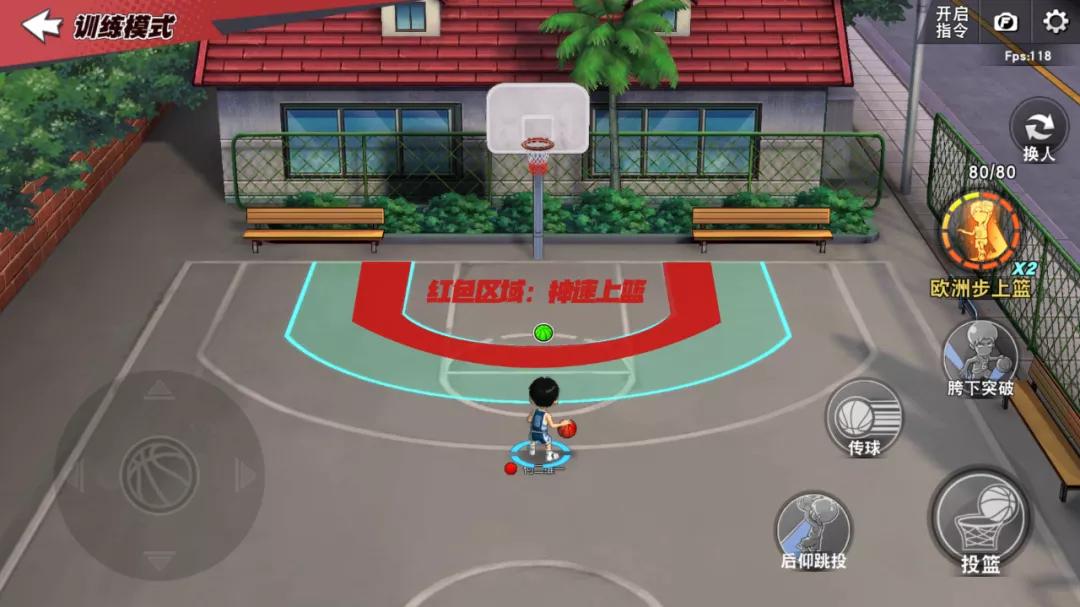The width and height of the screenshot is (1080, 607).
Task: Toggle the 开启指令 command option
Action: coord(951,22)
